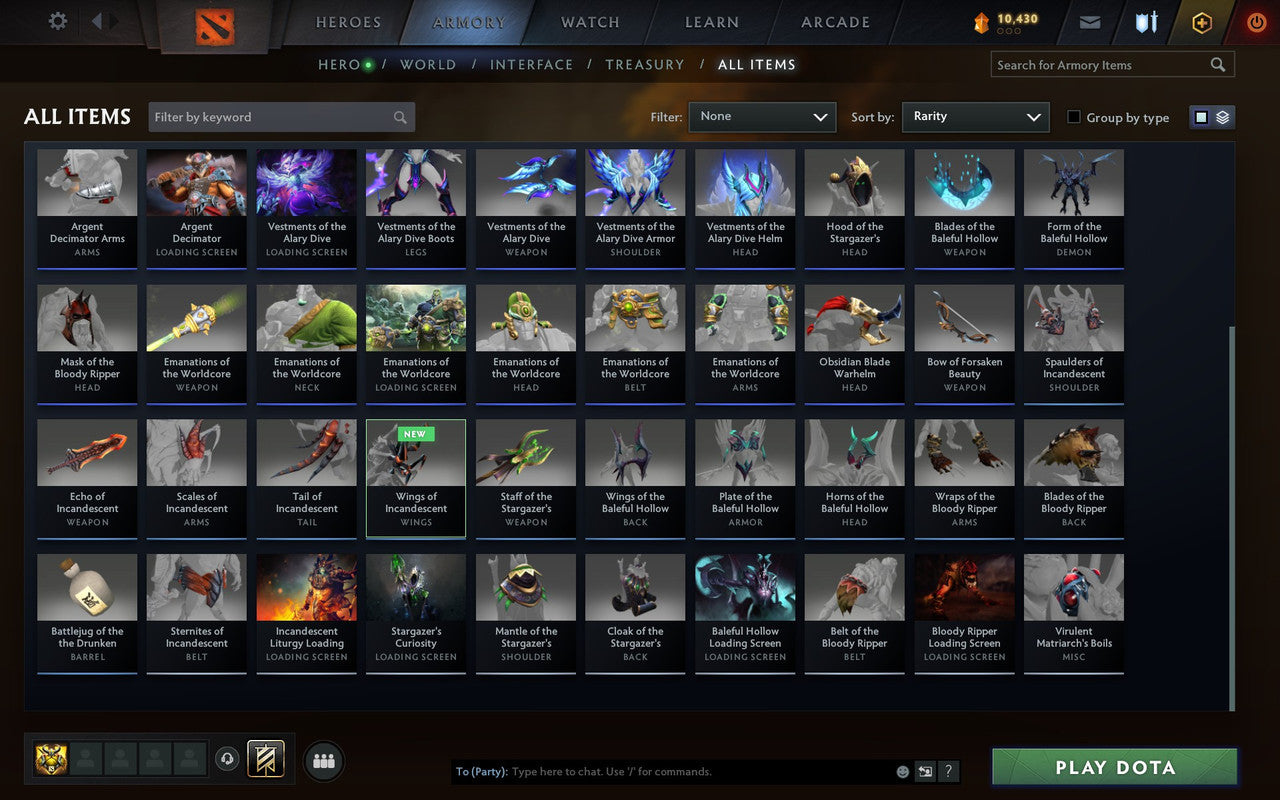Toggle the grid view square icon
This screenshot has height=800, width=1280.
[1200, 116]
